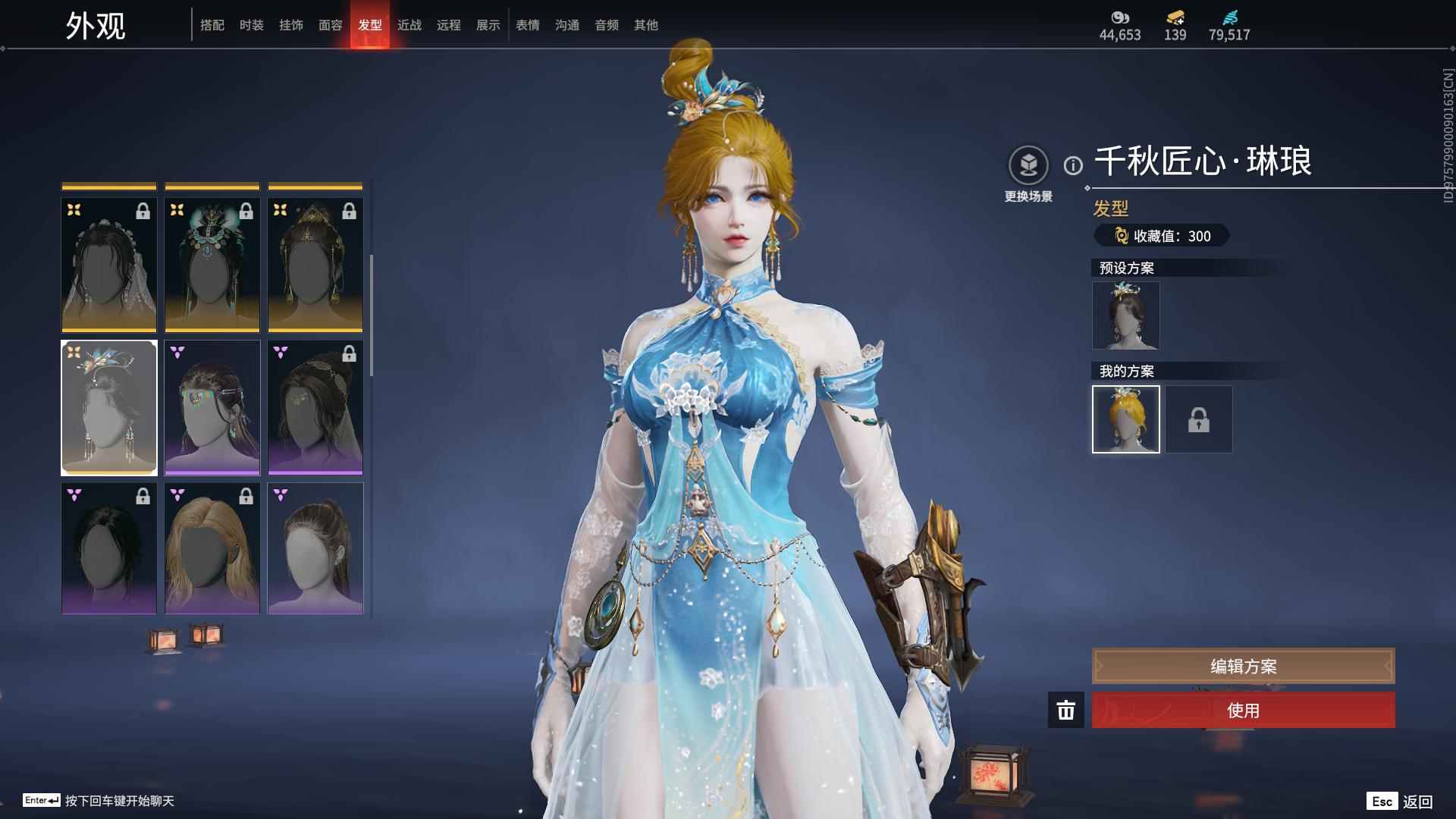Show the 表情 emotes tab
The image size is (1456, 819).
(x=528, y=25)
